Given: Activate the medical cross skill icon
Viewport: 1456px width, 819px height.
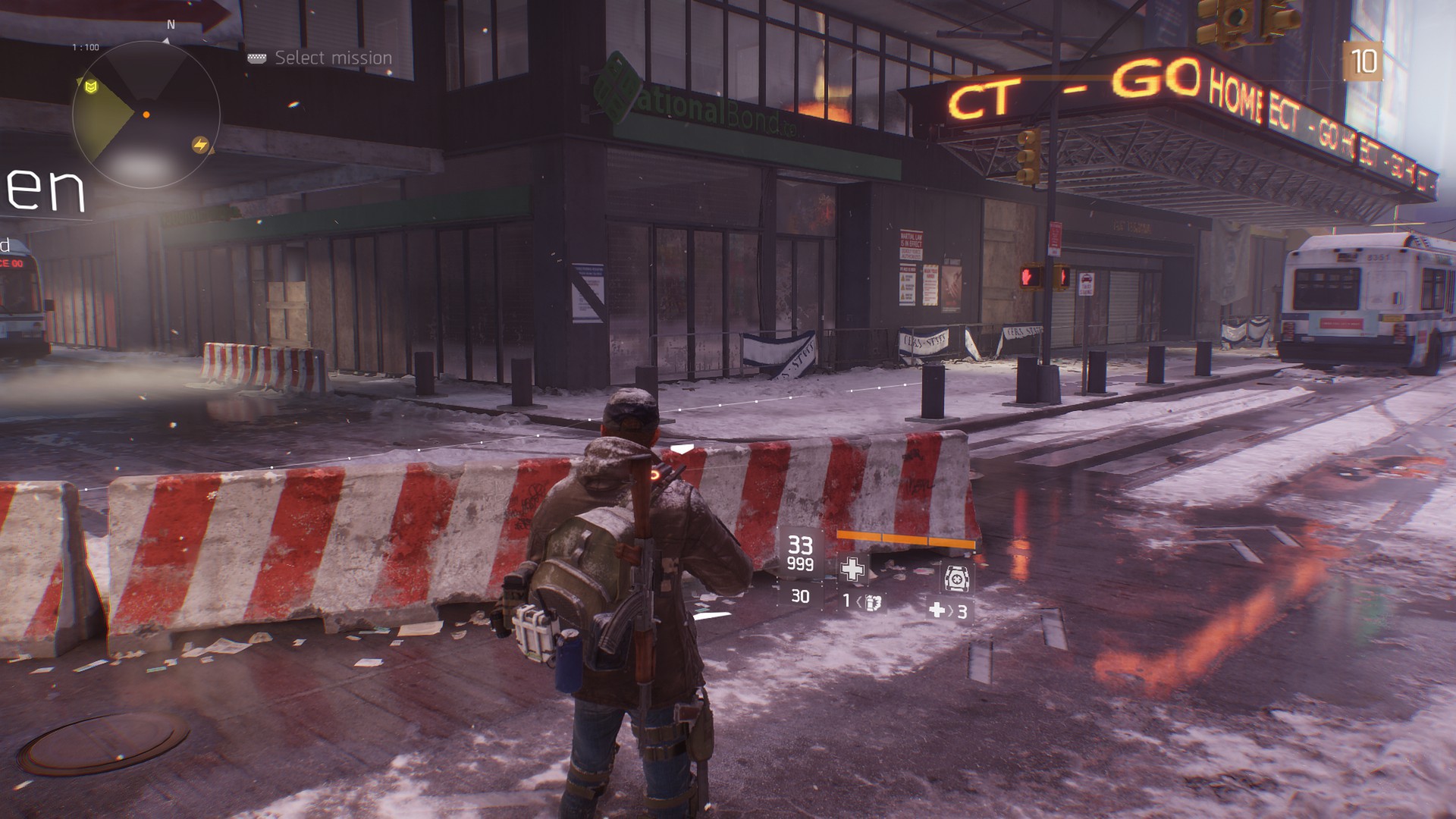Looking at the screenshot, I should [852, 569].
